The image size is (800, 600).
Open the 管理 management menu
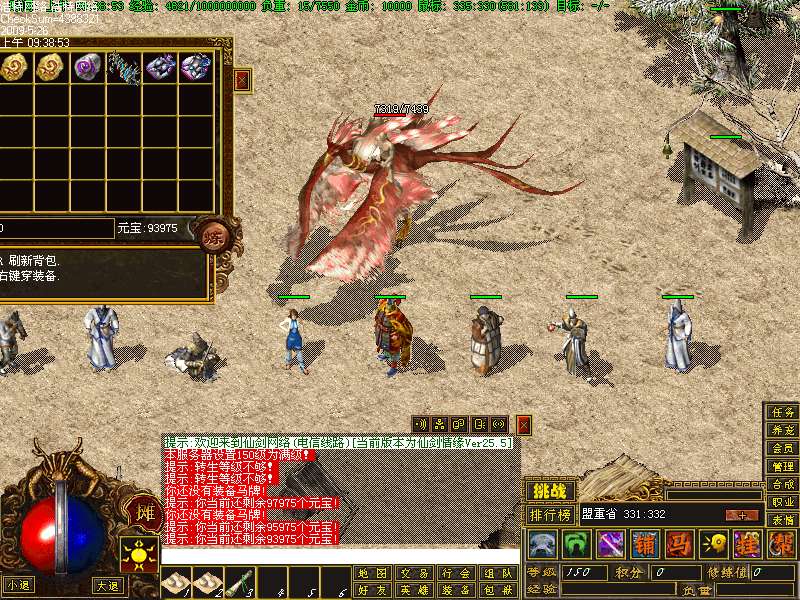pos(783,466)
